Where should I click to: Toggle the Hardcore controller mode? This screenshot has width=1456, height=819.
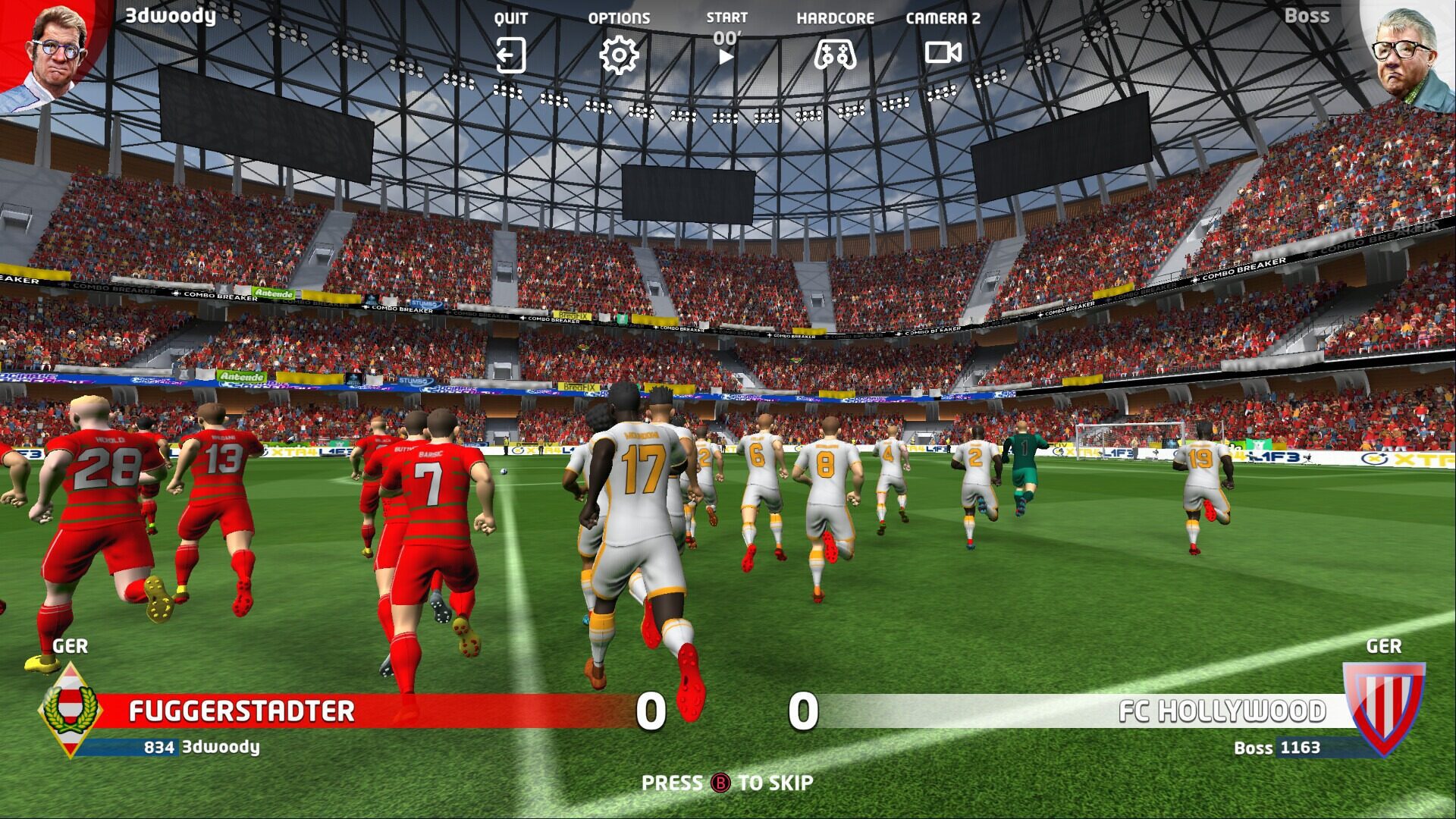coord(835,55)
